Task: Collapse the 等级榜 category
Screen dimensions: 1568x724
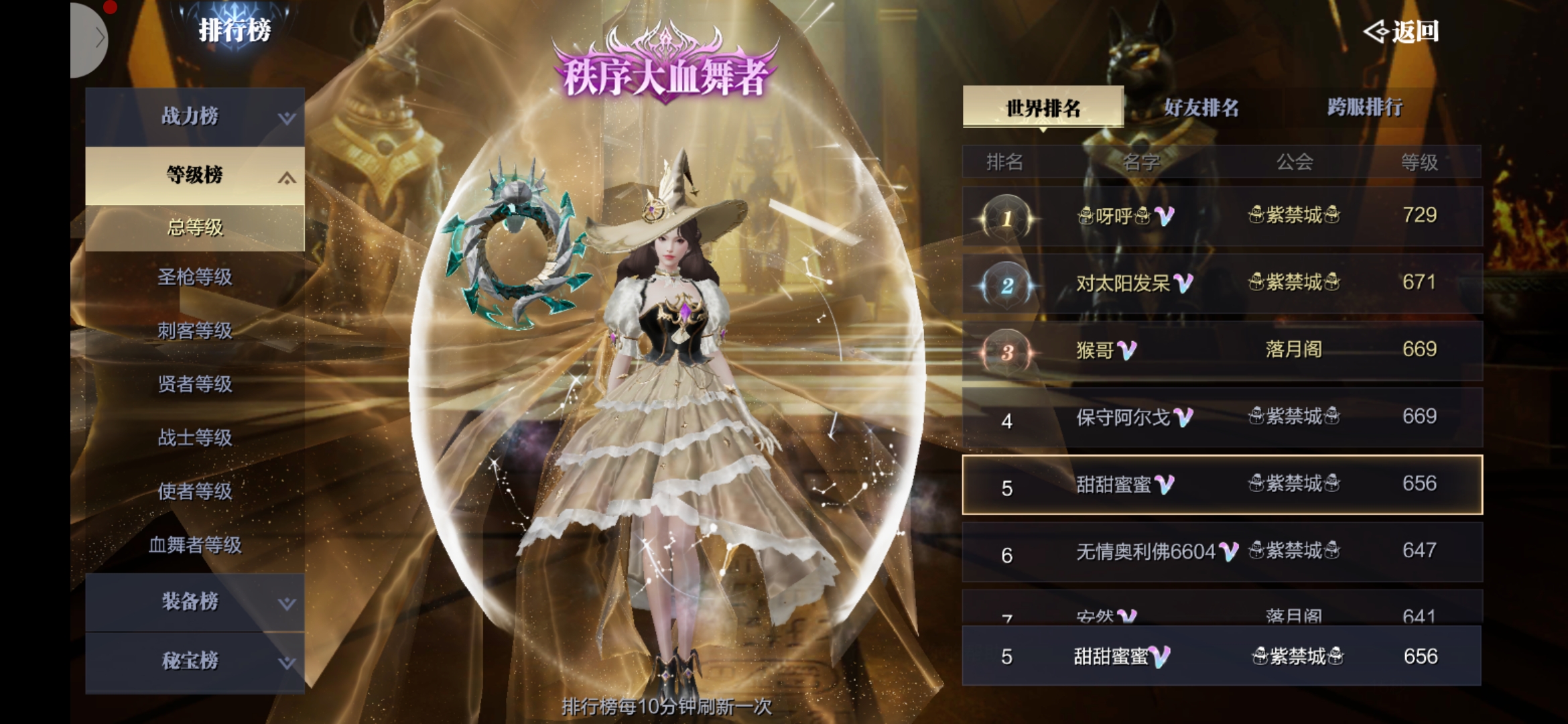Action: 194,175
